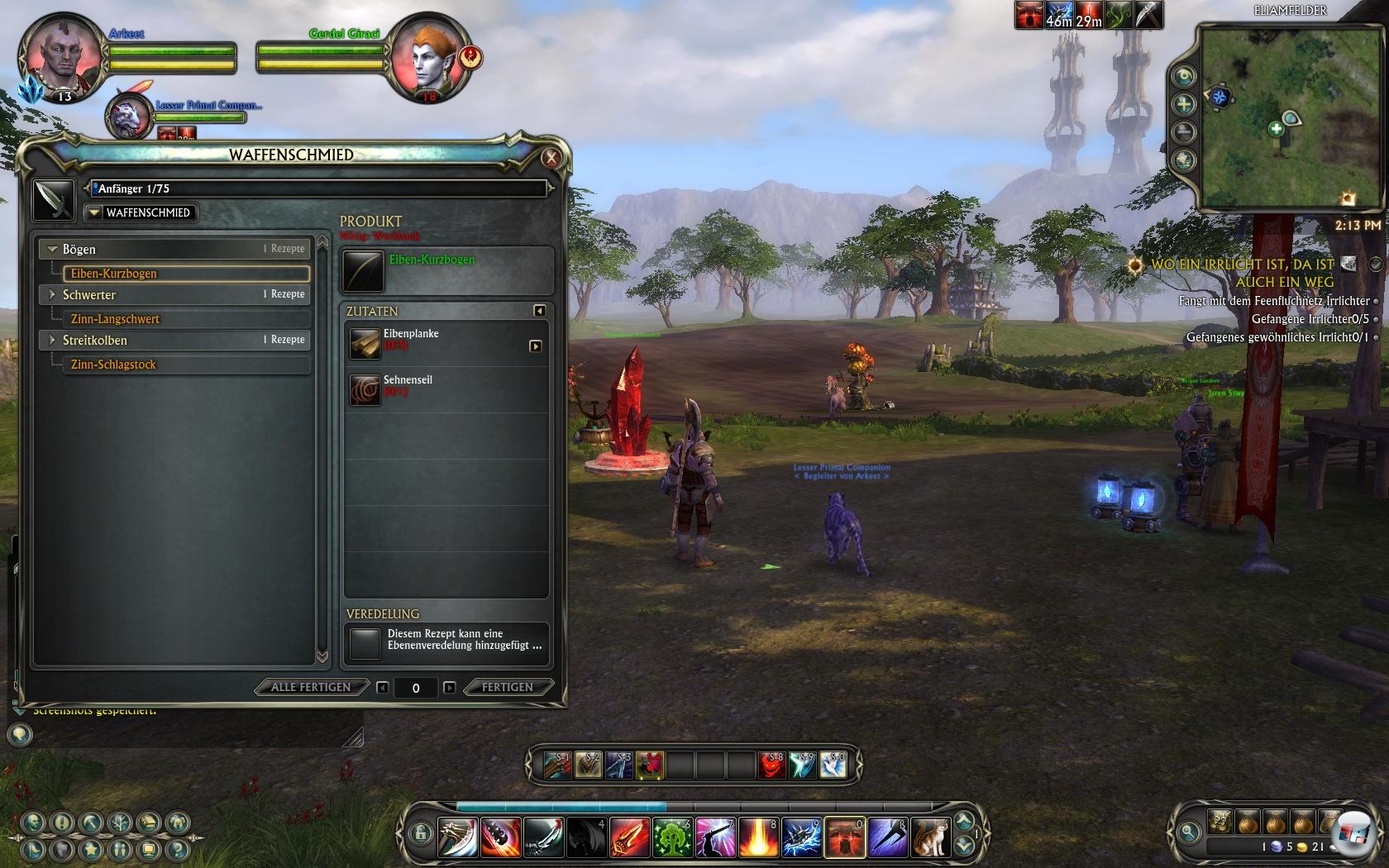Decrease the crafting quantity by one
1389x868 pixels.
click(382, 687)
